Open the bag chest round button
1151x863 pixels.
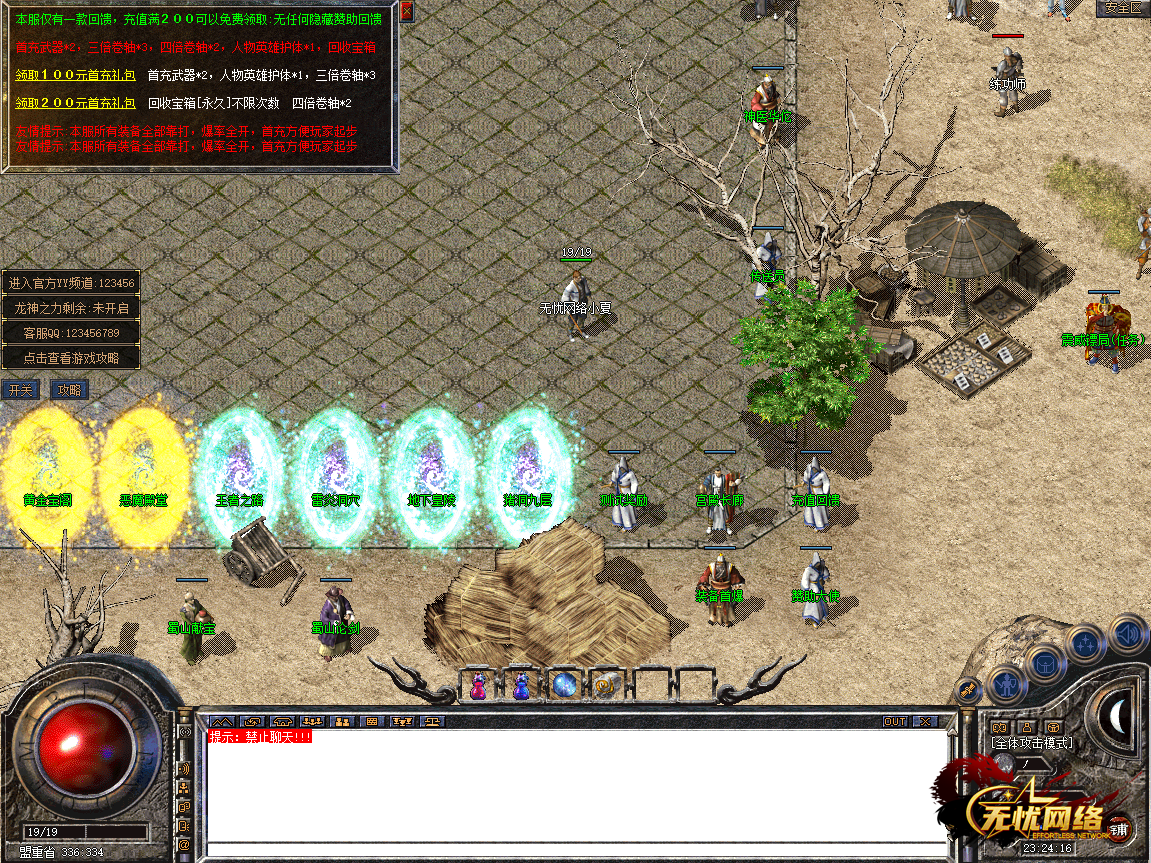click(x=1046, y=662)
